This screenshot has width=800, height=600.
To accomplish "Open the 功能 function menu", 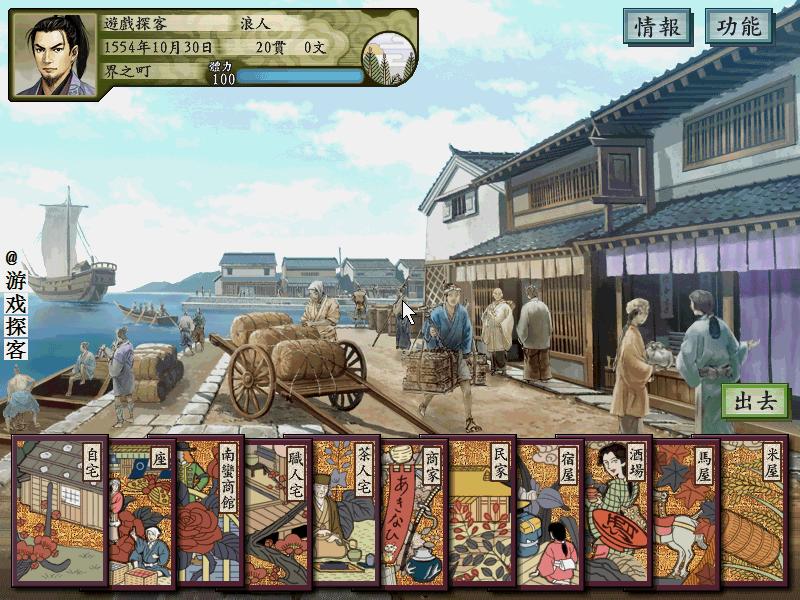I will click(739, 27).
